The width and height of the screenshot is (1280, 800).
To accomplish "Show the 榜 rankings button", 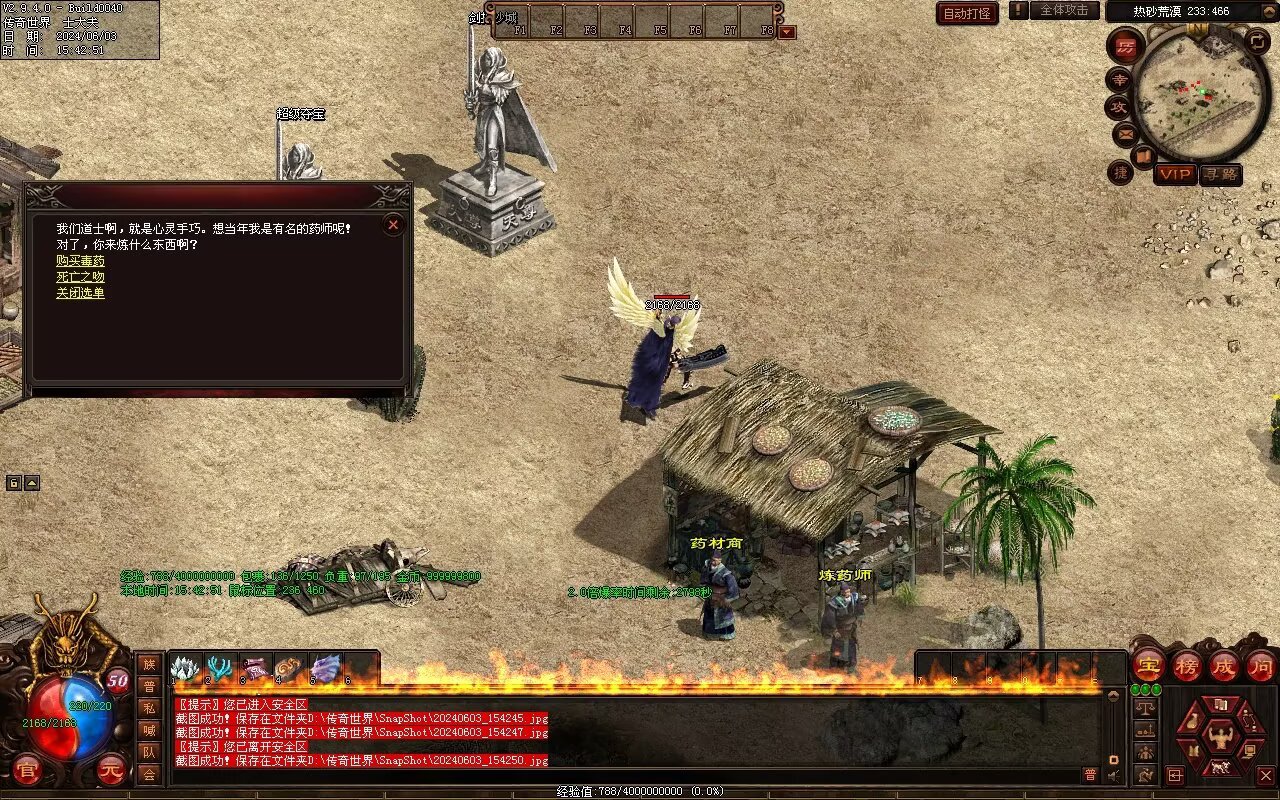I will click(1186, 665).
